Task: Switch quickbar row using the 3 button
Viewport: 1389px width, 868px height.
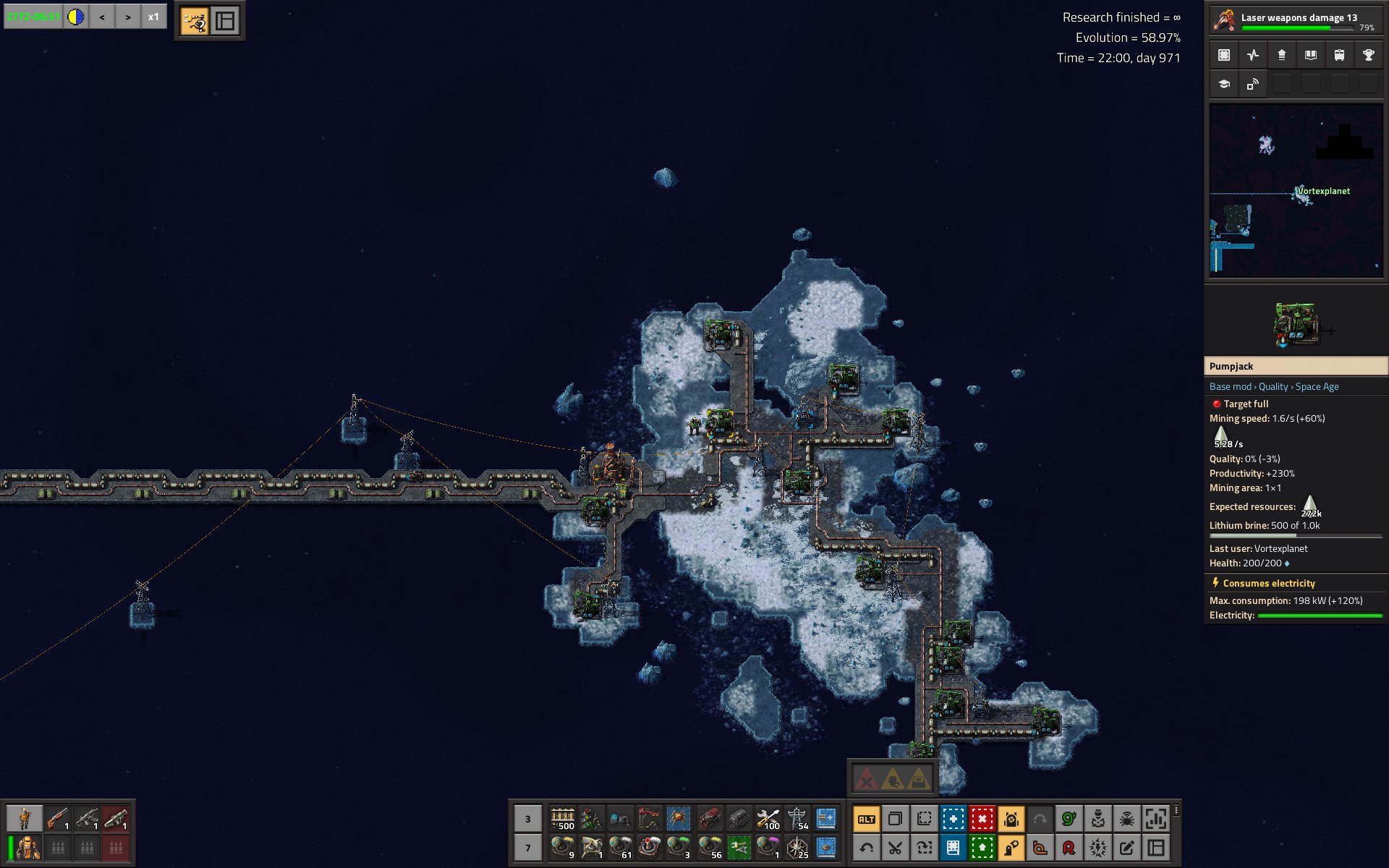Action: coord(527,819)
